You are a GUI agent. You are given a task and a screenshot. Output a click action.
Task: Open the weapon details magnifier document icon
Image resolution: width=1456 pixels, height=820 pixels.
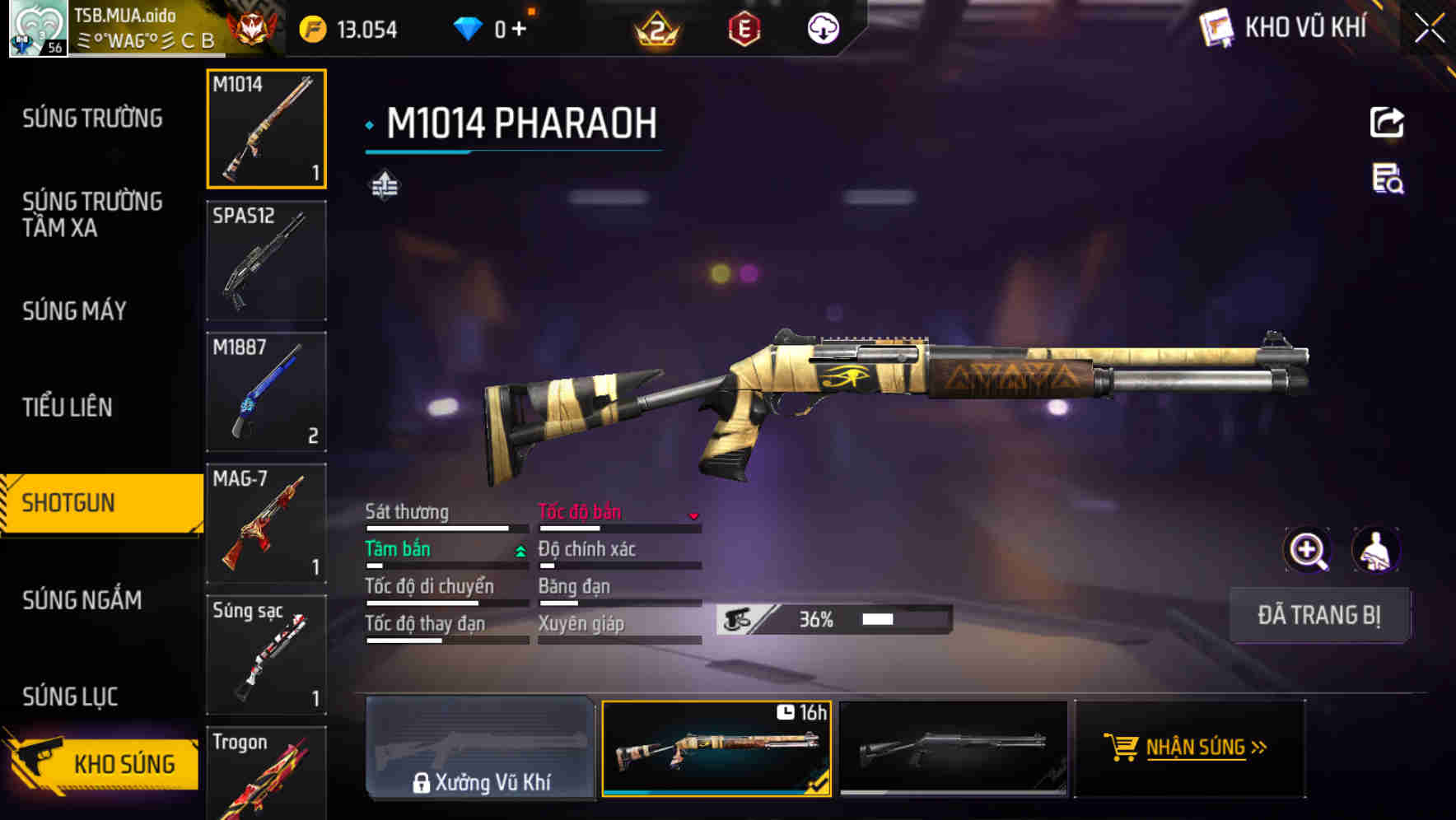click(1387, 179)
